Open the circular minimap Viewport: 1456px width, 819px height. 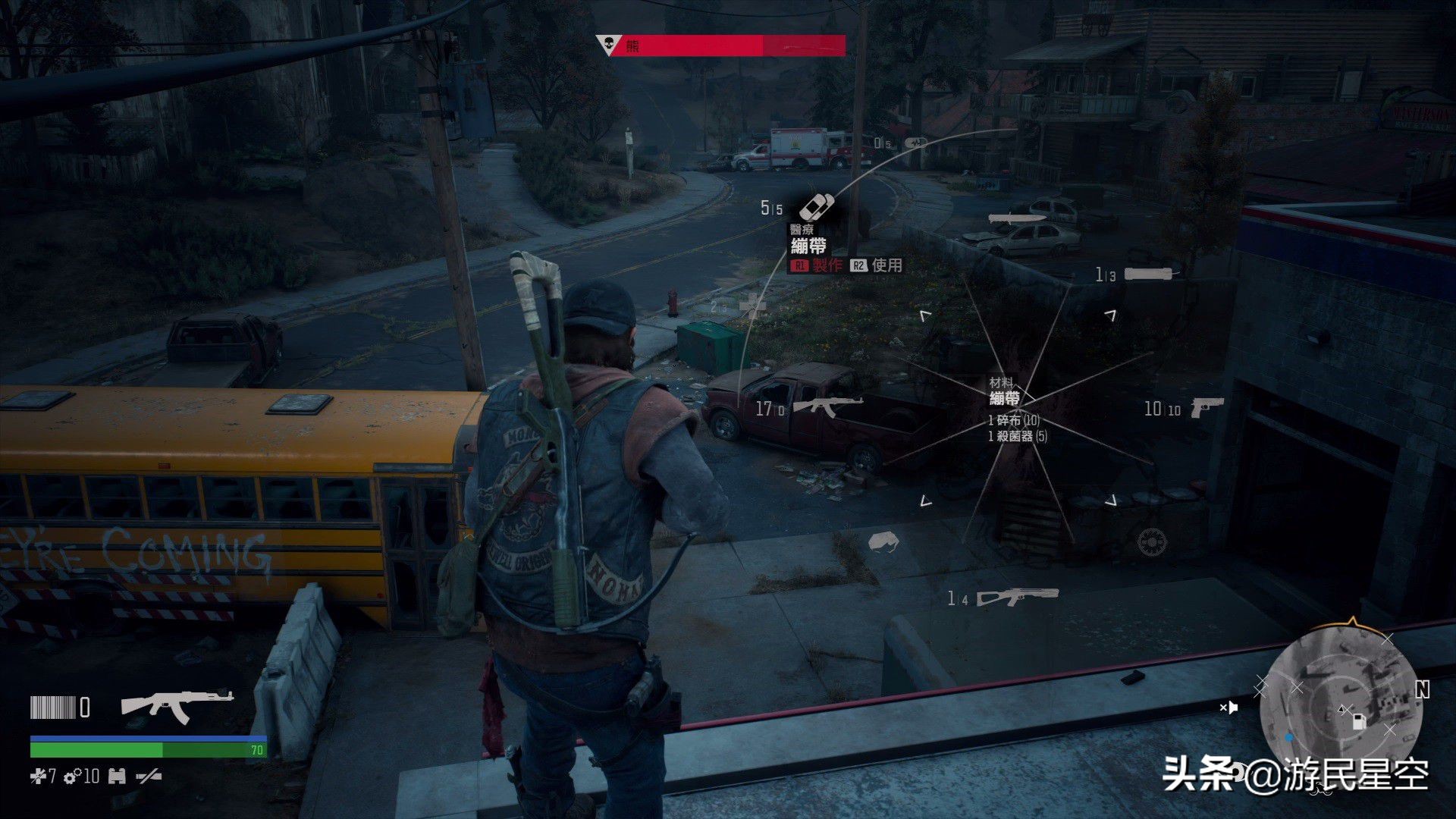pos(1339,700)
